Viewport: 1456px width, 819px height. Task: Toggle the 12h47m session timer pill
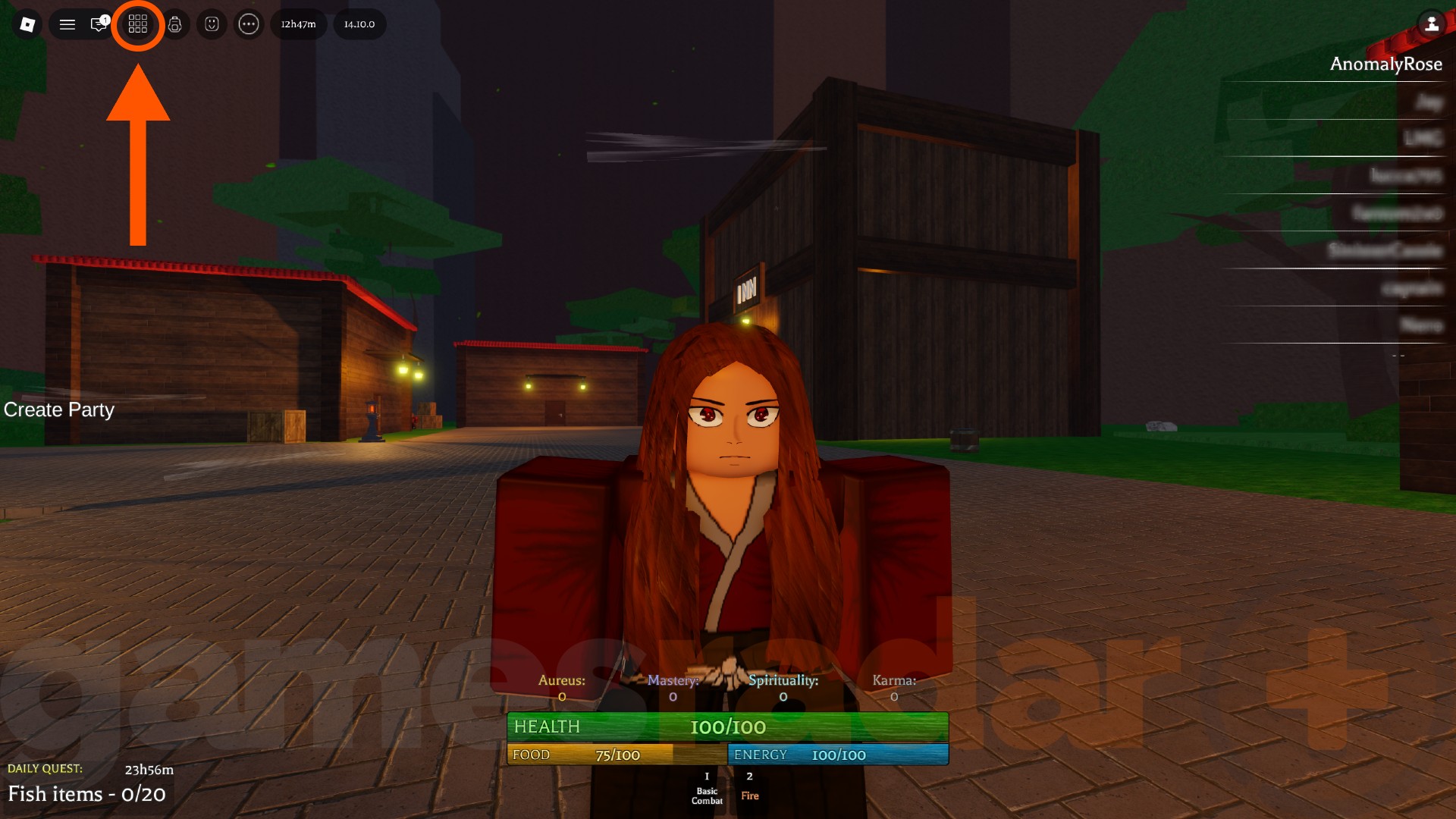[x=298, y=24]
